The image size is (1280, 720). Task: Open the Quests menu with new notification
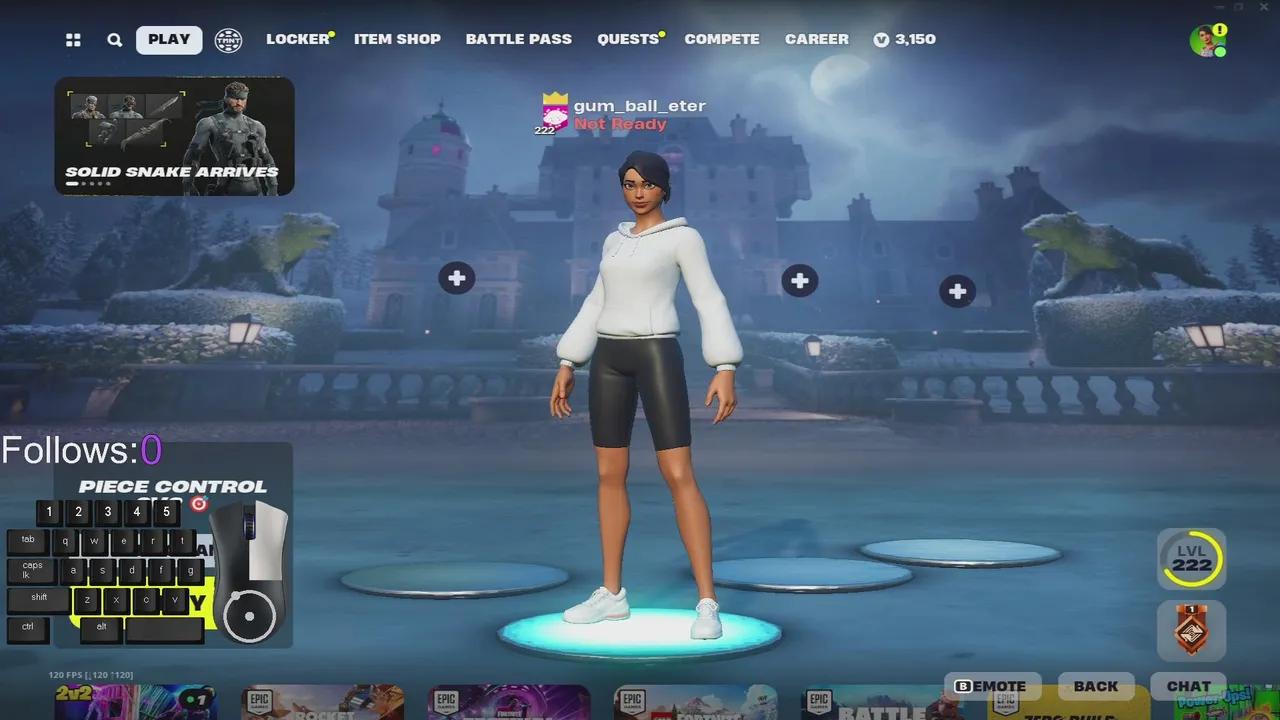(x=628, y=39)
